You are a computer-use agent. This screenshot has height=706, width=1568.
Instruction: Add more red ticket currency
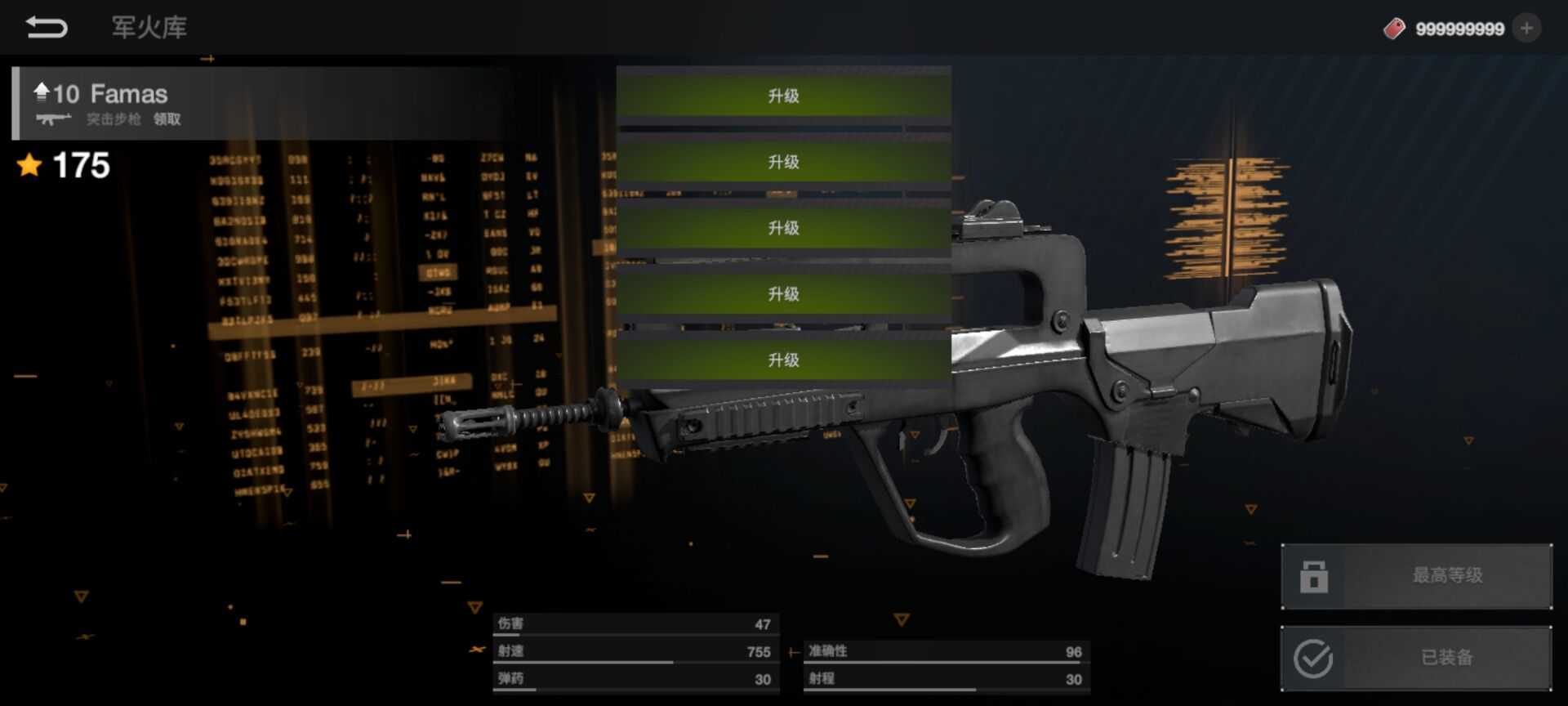click(x=1526, y=29)
